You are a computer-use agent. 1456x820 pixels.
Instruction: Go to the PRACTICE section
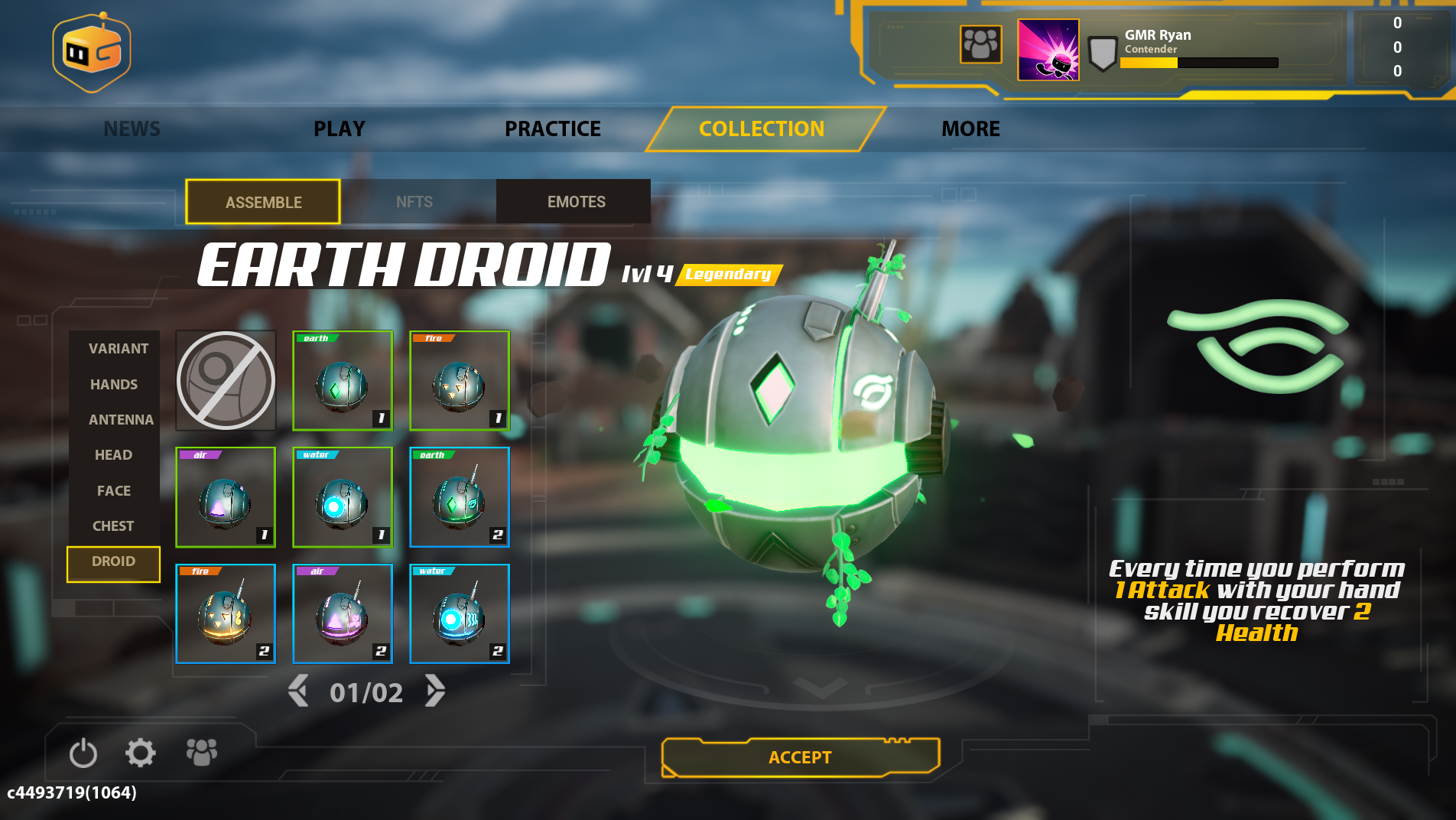coord(552,129)
